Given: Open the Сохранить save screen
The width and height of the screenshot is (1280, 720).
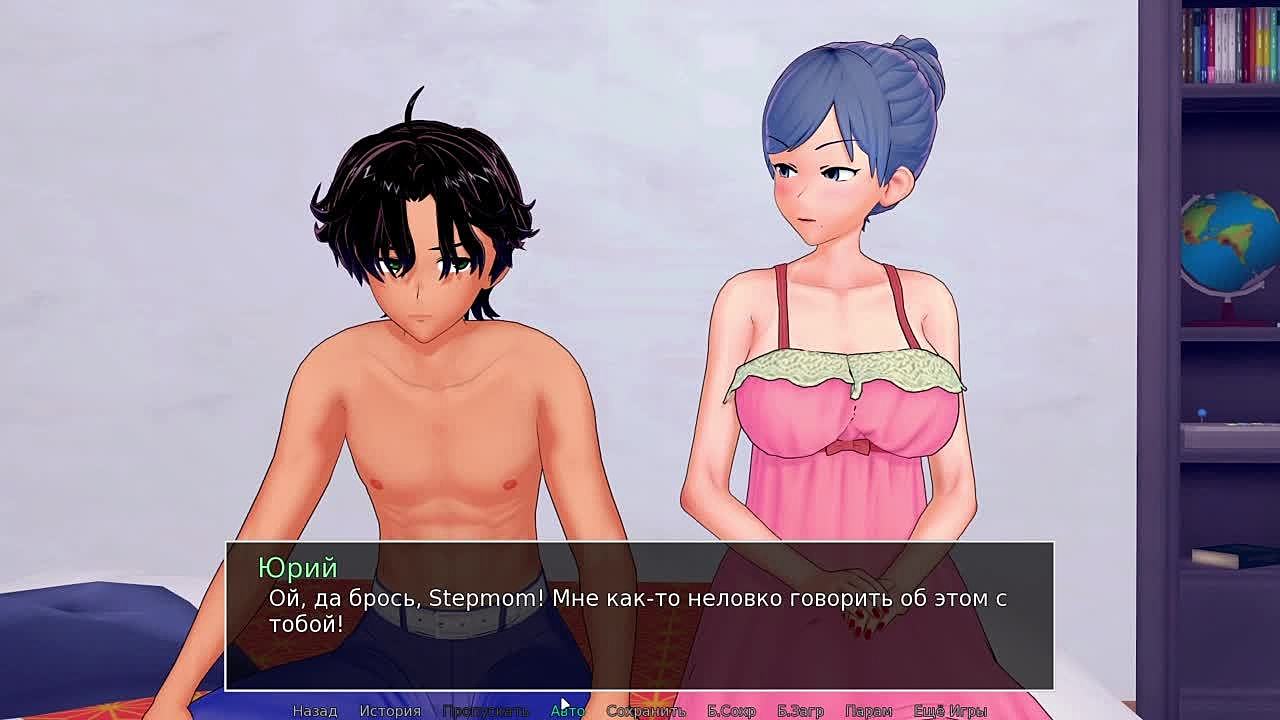Looking at the screenshot, I should tap(645, 710).
